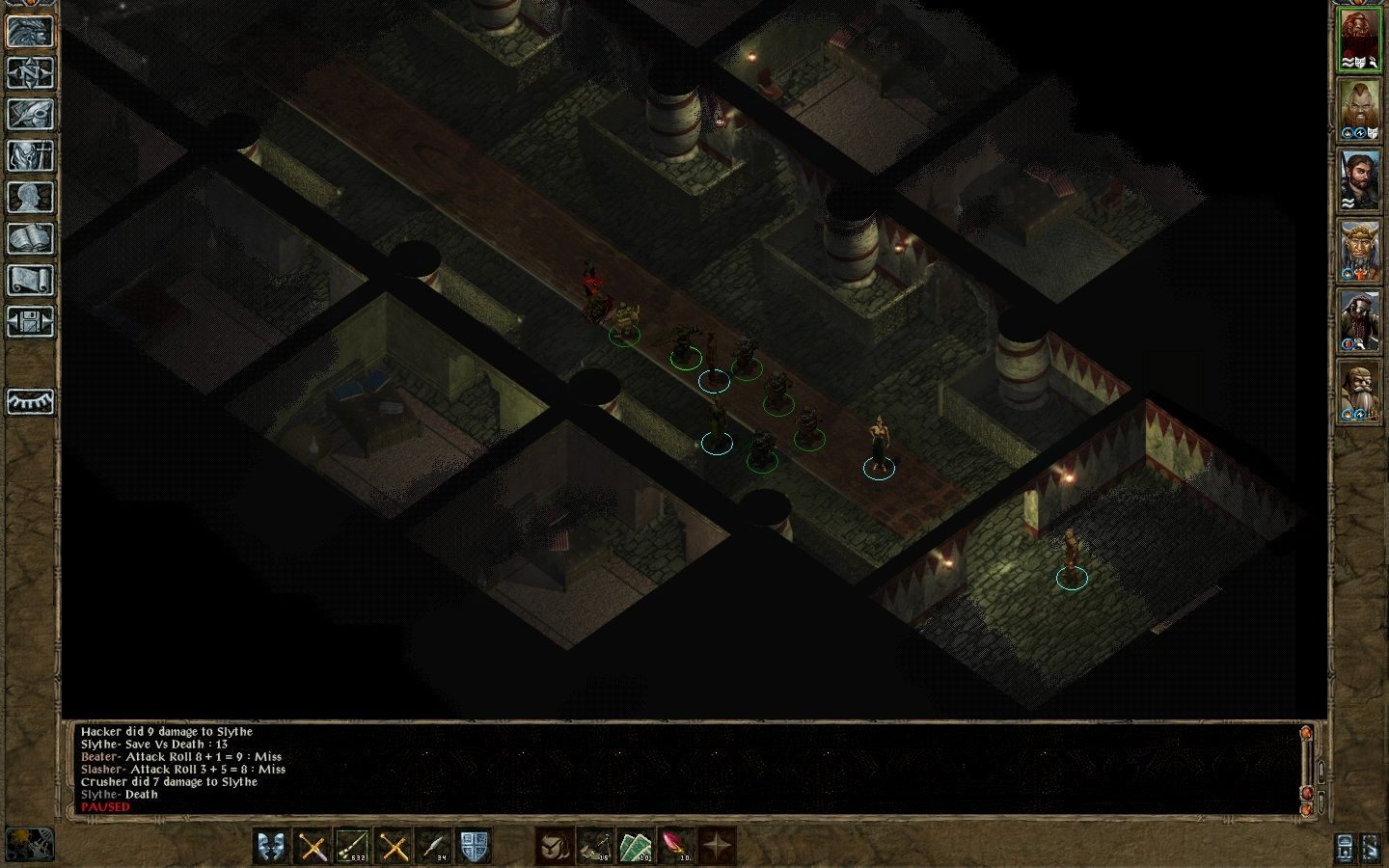Open the options menu with the floppy disk icon
This screenshot has width=1389, height=868.
pos(30,321)
